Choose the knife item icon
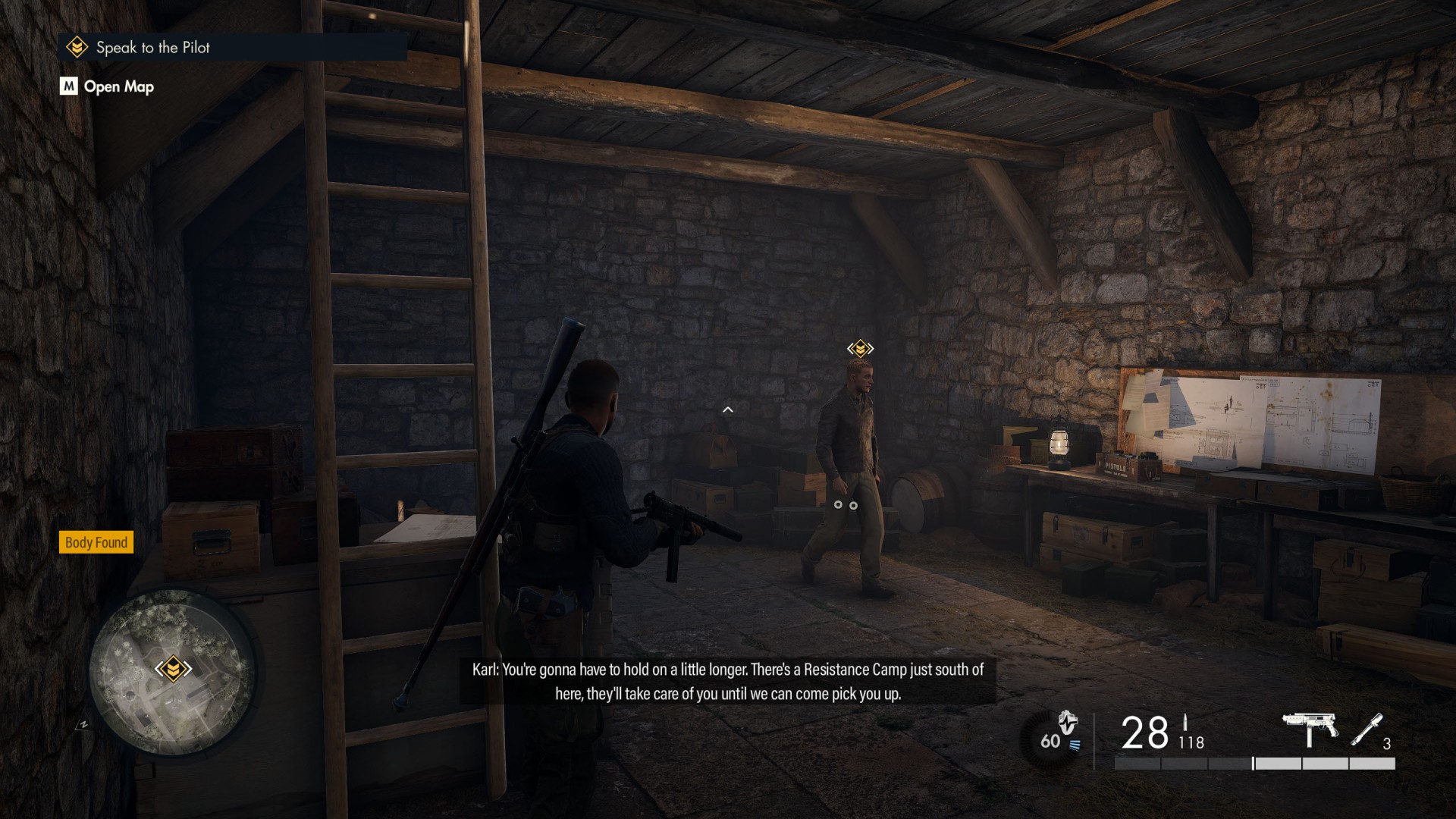Image resolution: width=1456 pixels, height=819 pixels. [1367, 730]
